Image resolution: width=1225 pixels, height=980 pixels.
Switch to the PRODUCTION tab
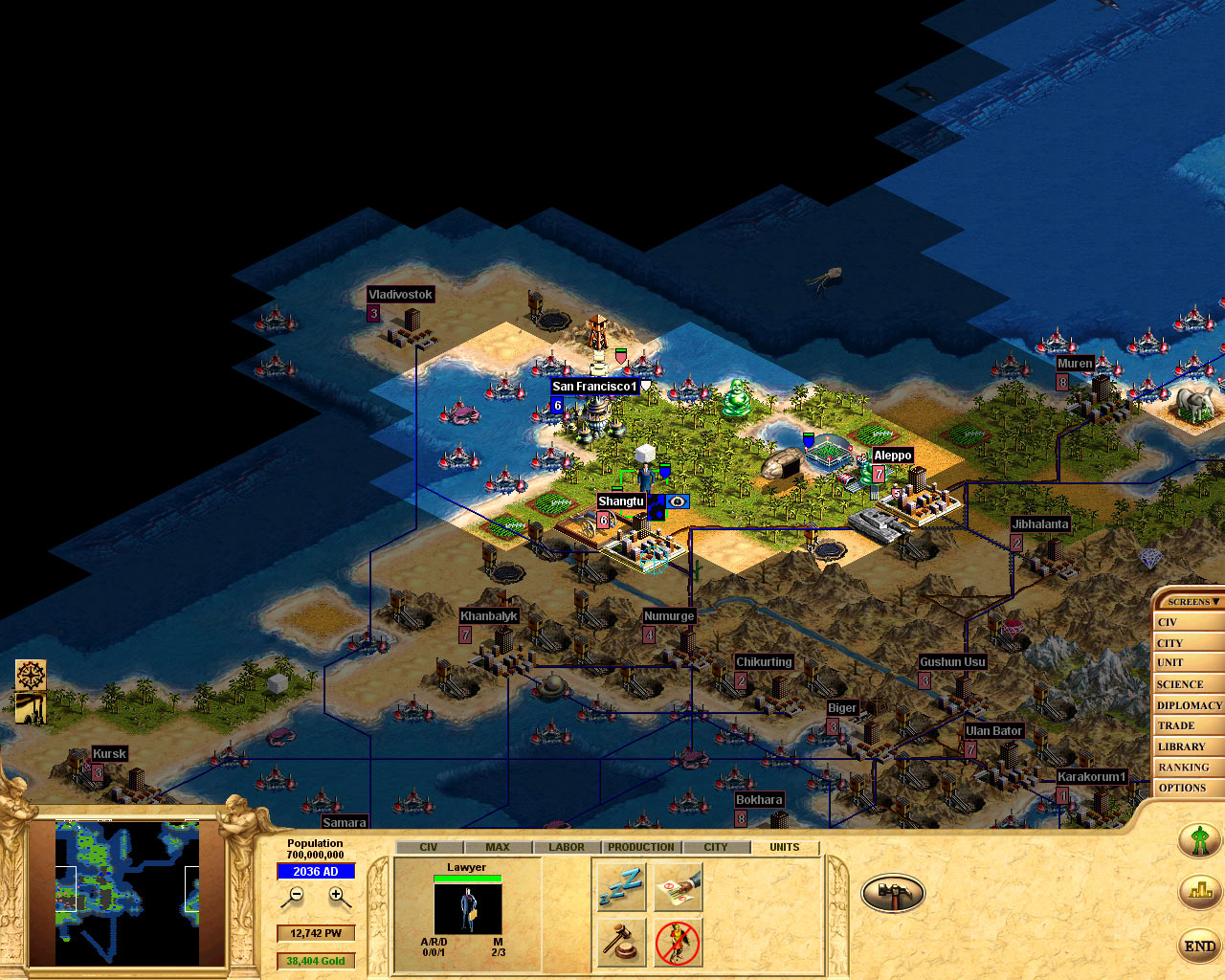640,846
